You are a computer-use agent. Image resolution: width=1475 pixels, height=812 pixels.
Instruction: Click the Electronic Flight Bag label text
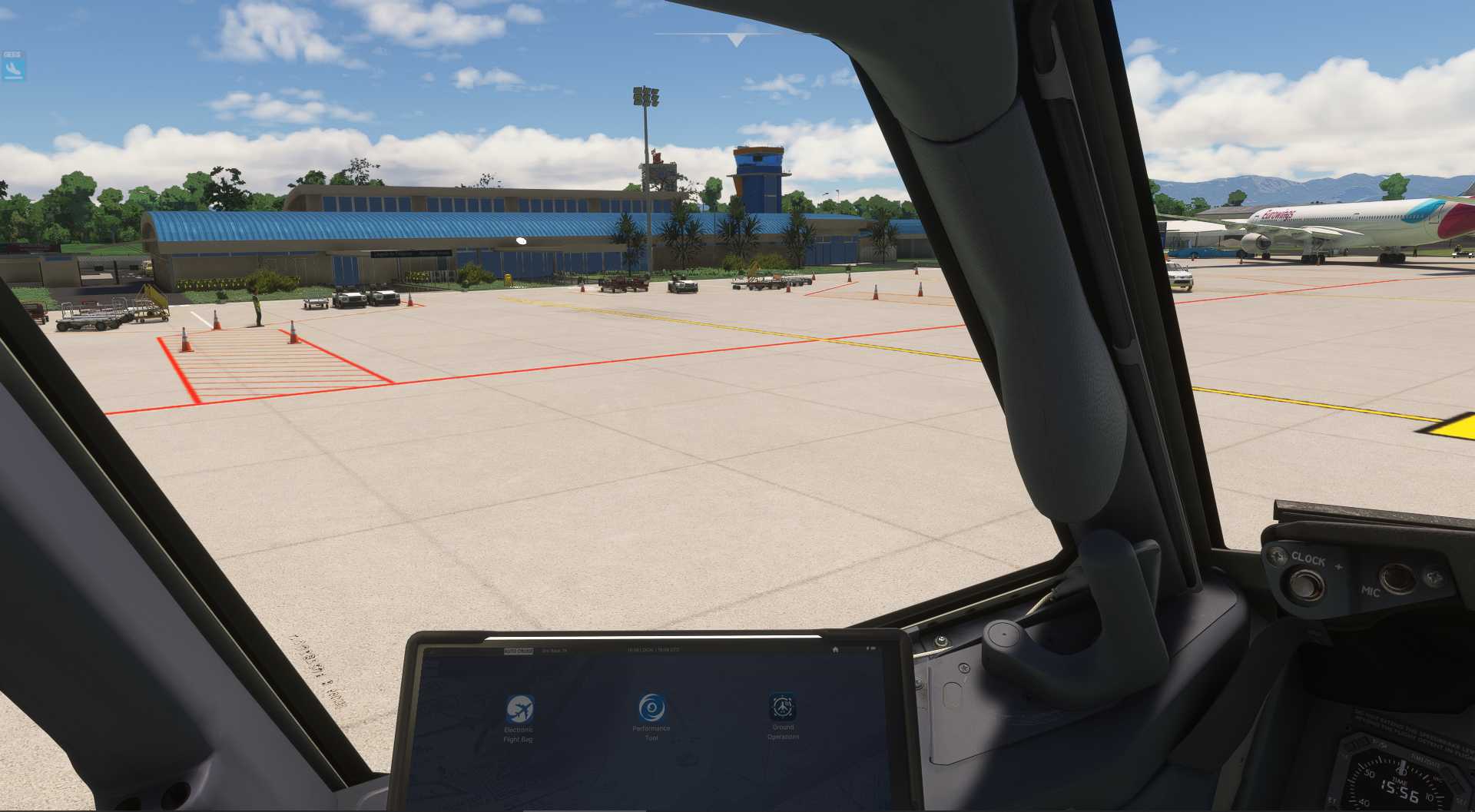tap(519, 736)
